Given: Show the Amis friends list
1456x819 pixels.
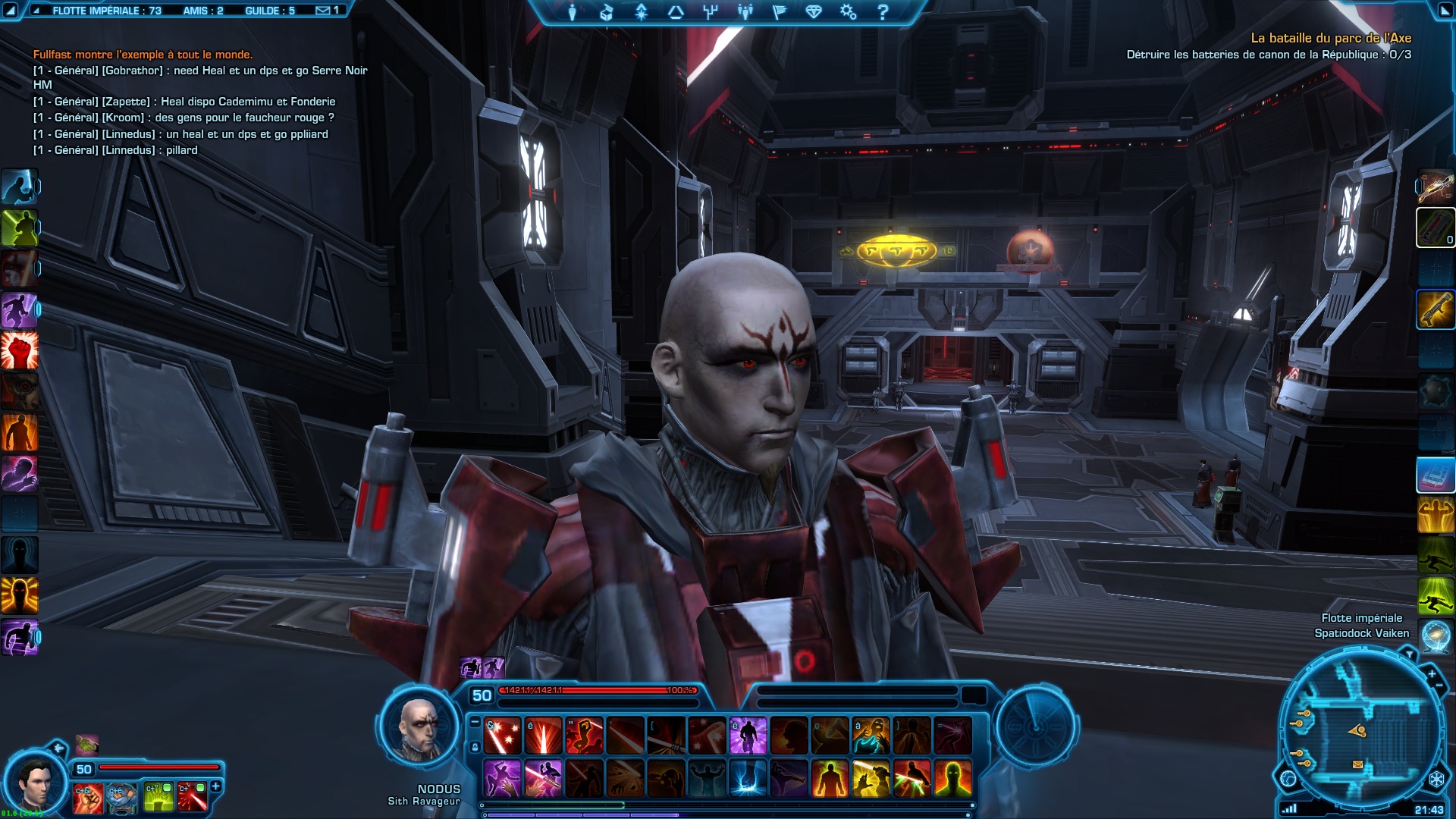Looking at the screenshot, I should [202, 11].
